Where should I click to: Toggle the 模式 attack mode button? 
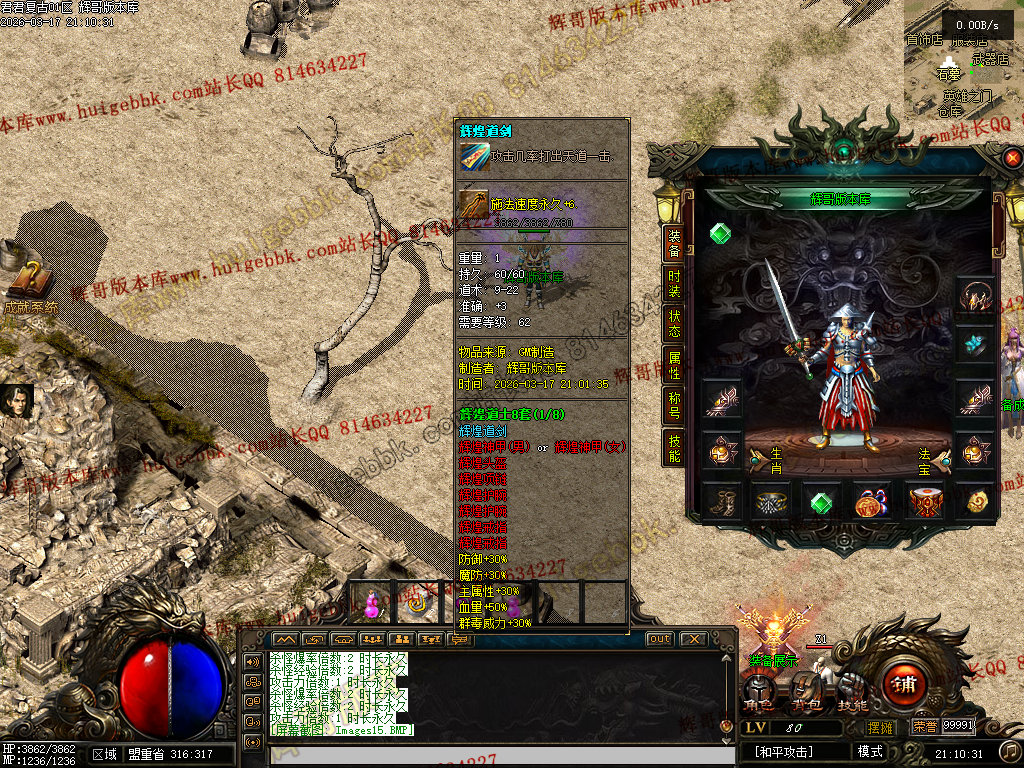click(869, 751)
